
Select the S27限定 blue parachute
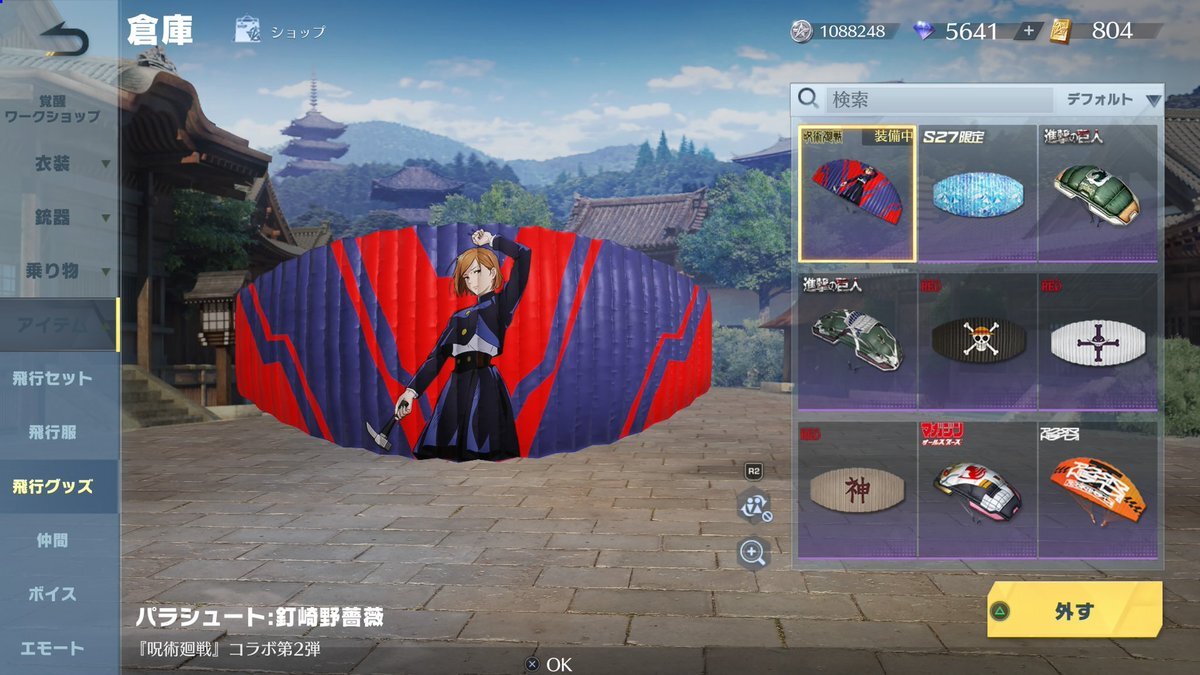point(977,194)
